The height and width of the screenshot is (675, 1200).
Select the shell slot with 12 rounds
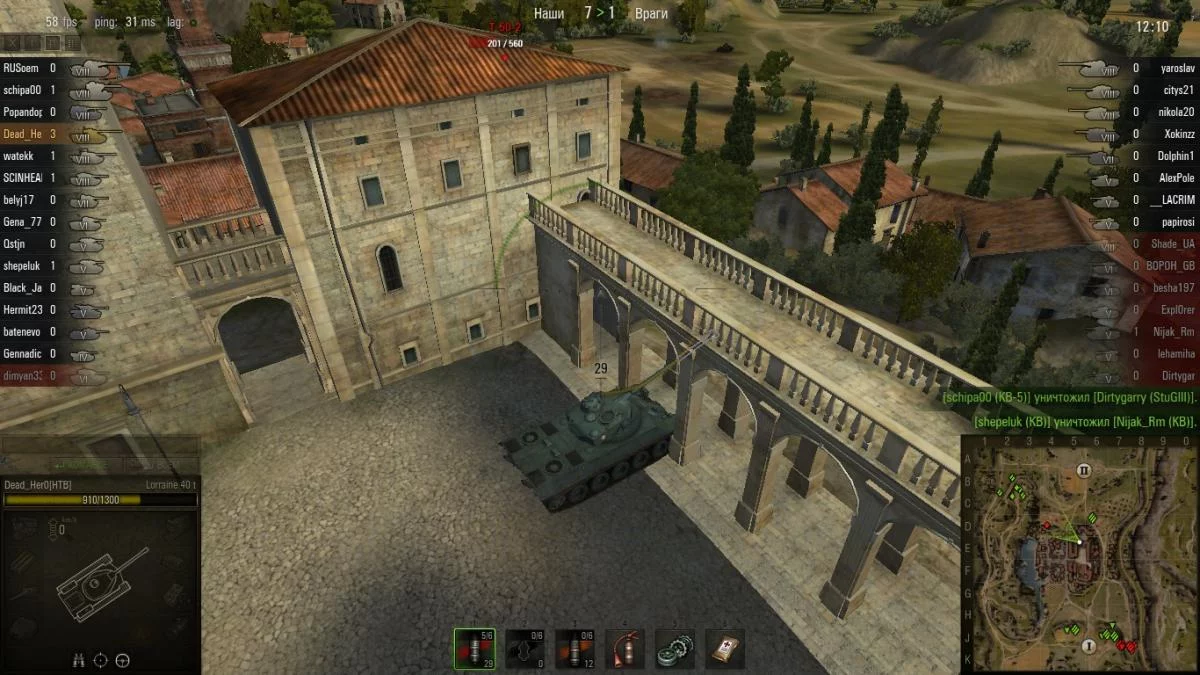click(575, 648)
